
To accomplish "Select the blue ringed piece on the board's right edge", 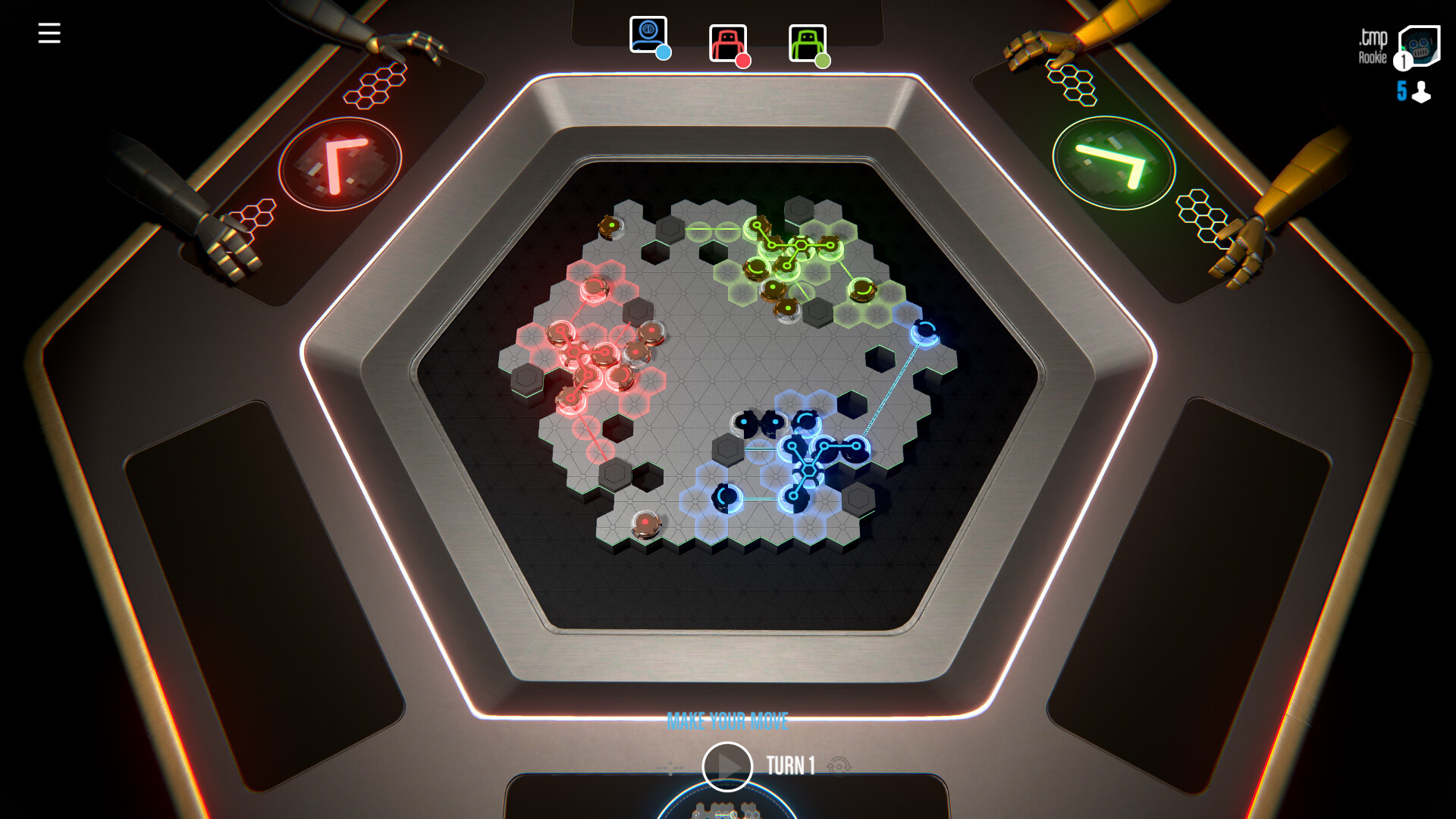I will coord(924,333).
